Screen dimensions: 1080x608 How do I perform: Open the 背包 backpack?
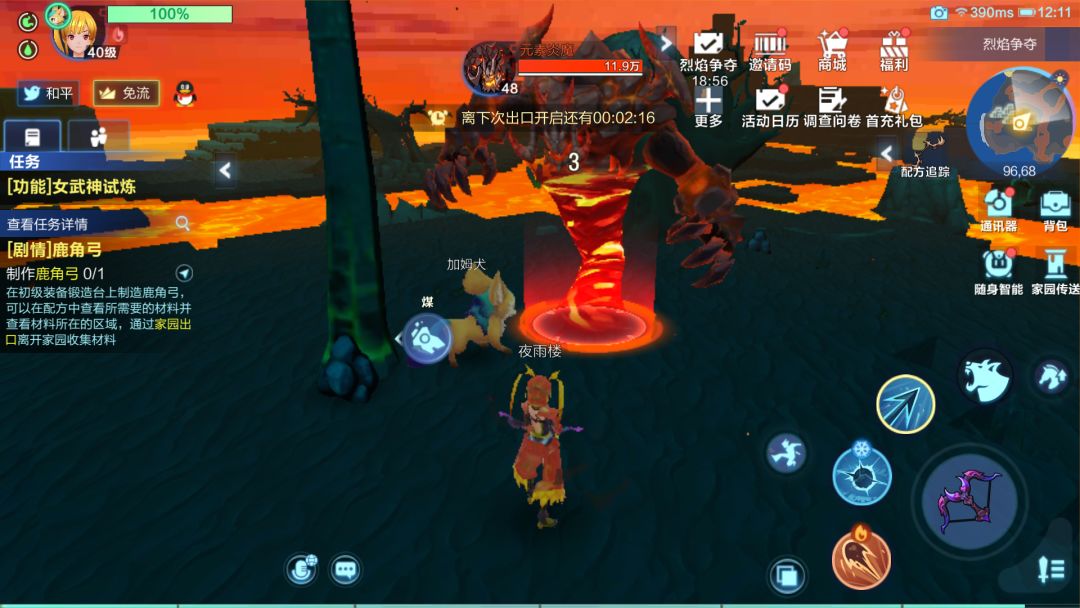tap(1055, 210)
